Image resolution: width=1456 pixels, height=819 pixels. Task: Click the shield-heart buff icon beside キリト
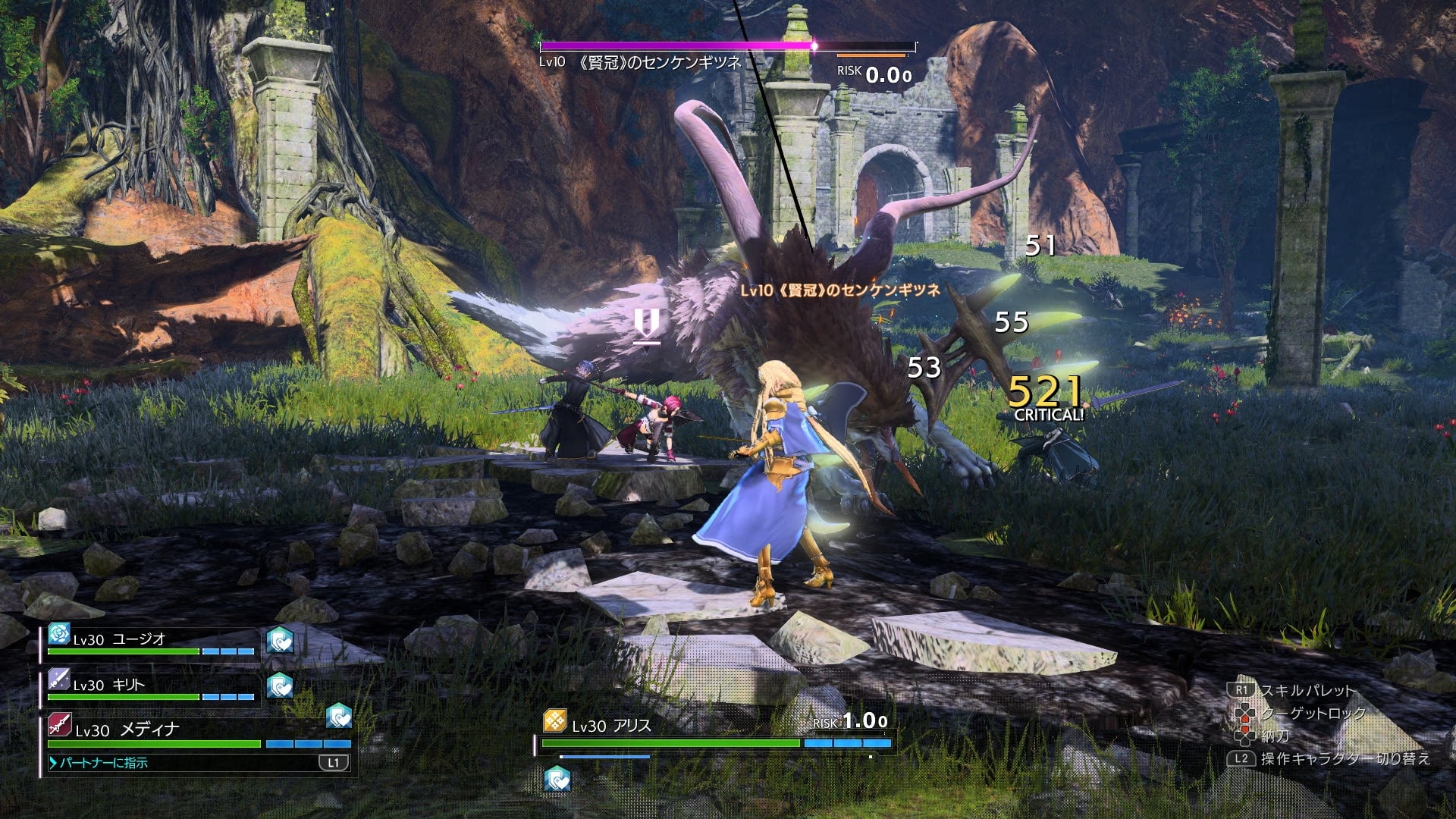pyautogui.click(x=280, y=686)
